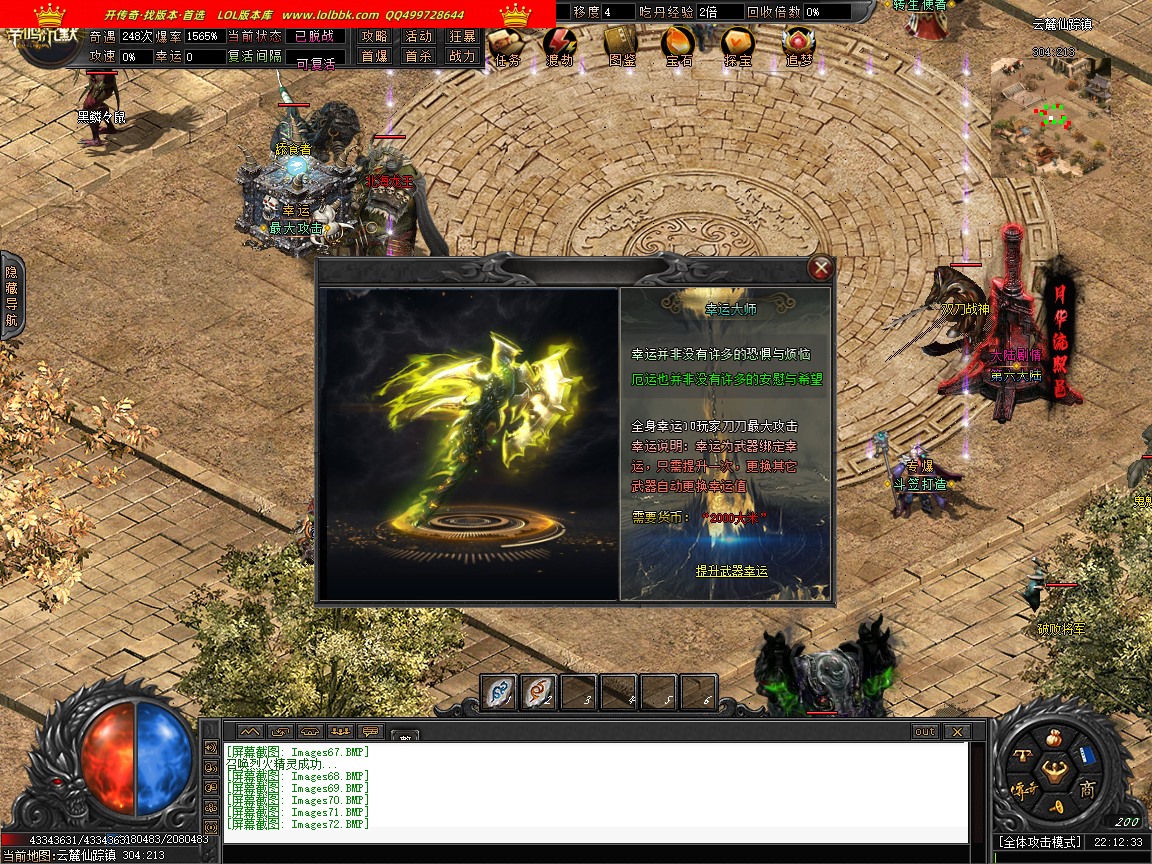Open the 渡劫 lightning icon
Image resolution: width=1152 pixels, height=864 pixels.
click(560, 45)
